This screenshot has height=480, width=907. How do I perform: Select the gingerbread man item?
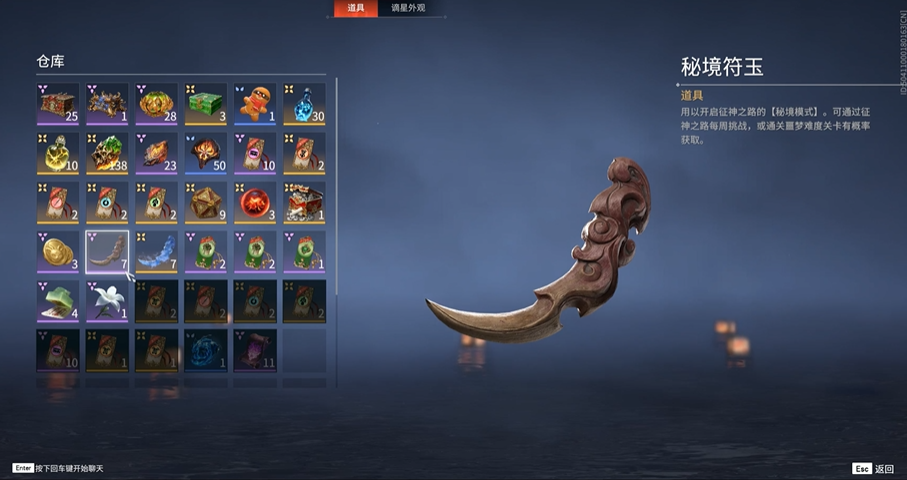pyautogui.click(x=254, y=103)
